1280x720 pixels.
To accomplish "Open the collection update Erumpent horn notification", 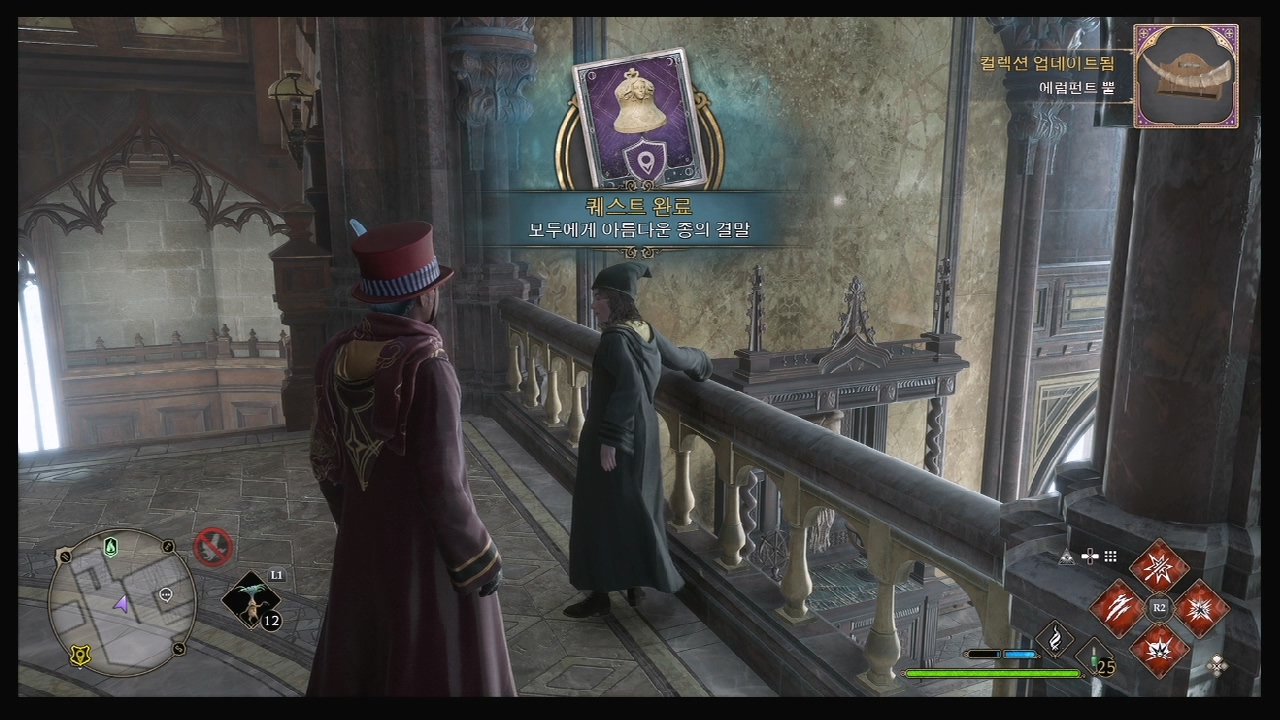I will click(x=1186, y=76).
